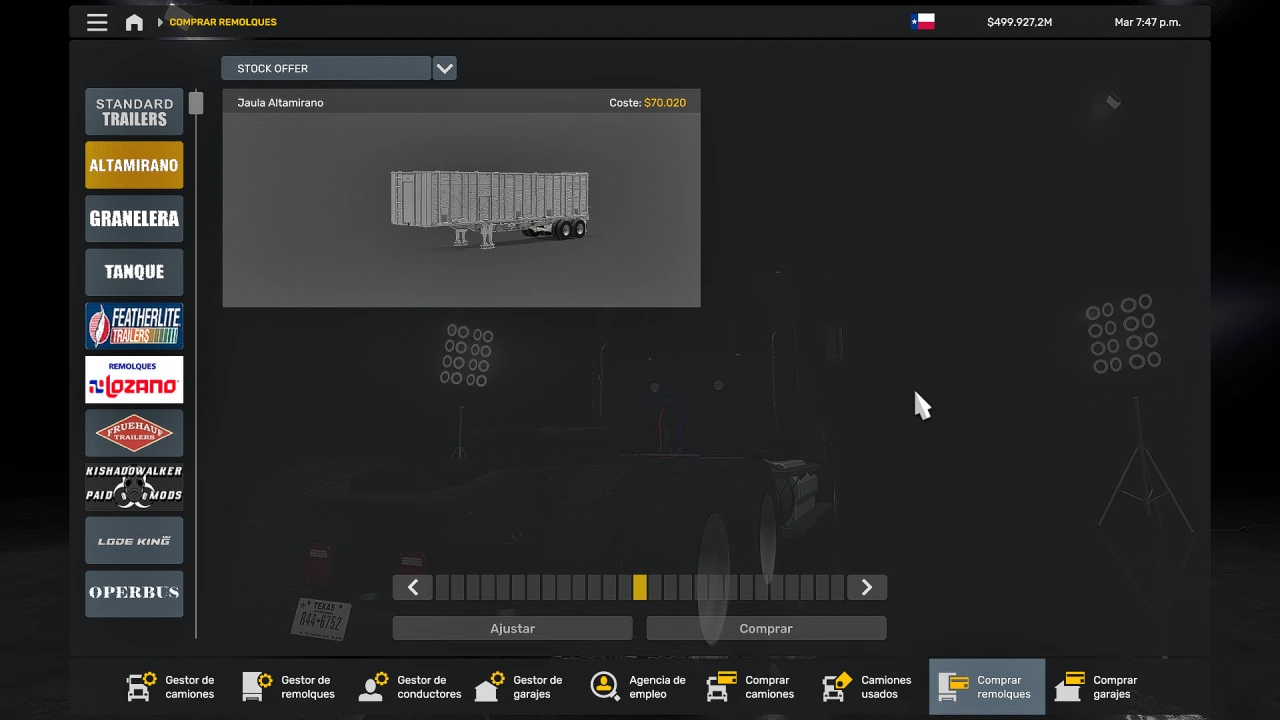
Task: Switch to the Lozano remolques brand
Action: pyautogui.click(x=134, y=379)
